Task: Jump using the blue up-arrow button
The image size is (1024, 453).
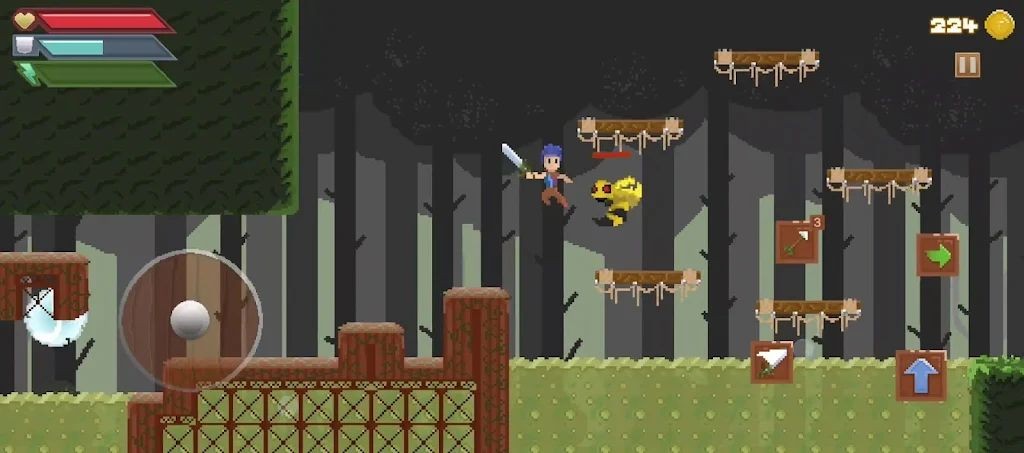Action: click(x=921, y=375)
